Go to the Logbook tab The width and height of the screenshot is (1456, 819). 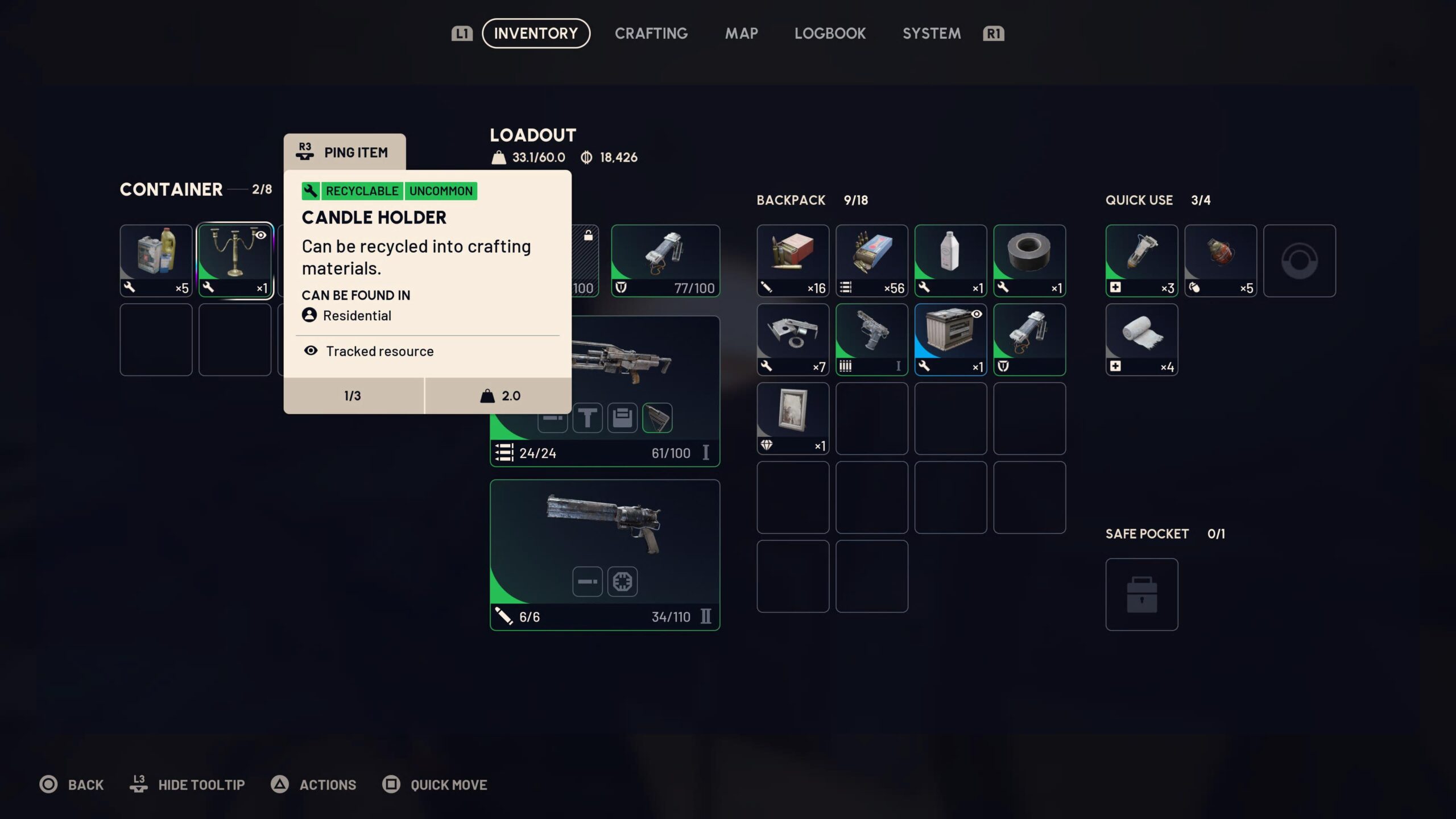[x=830, y=34]
